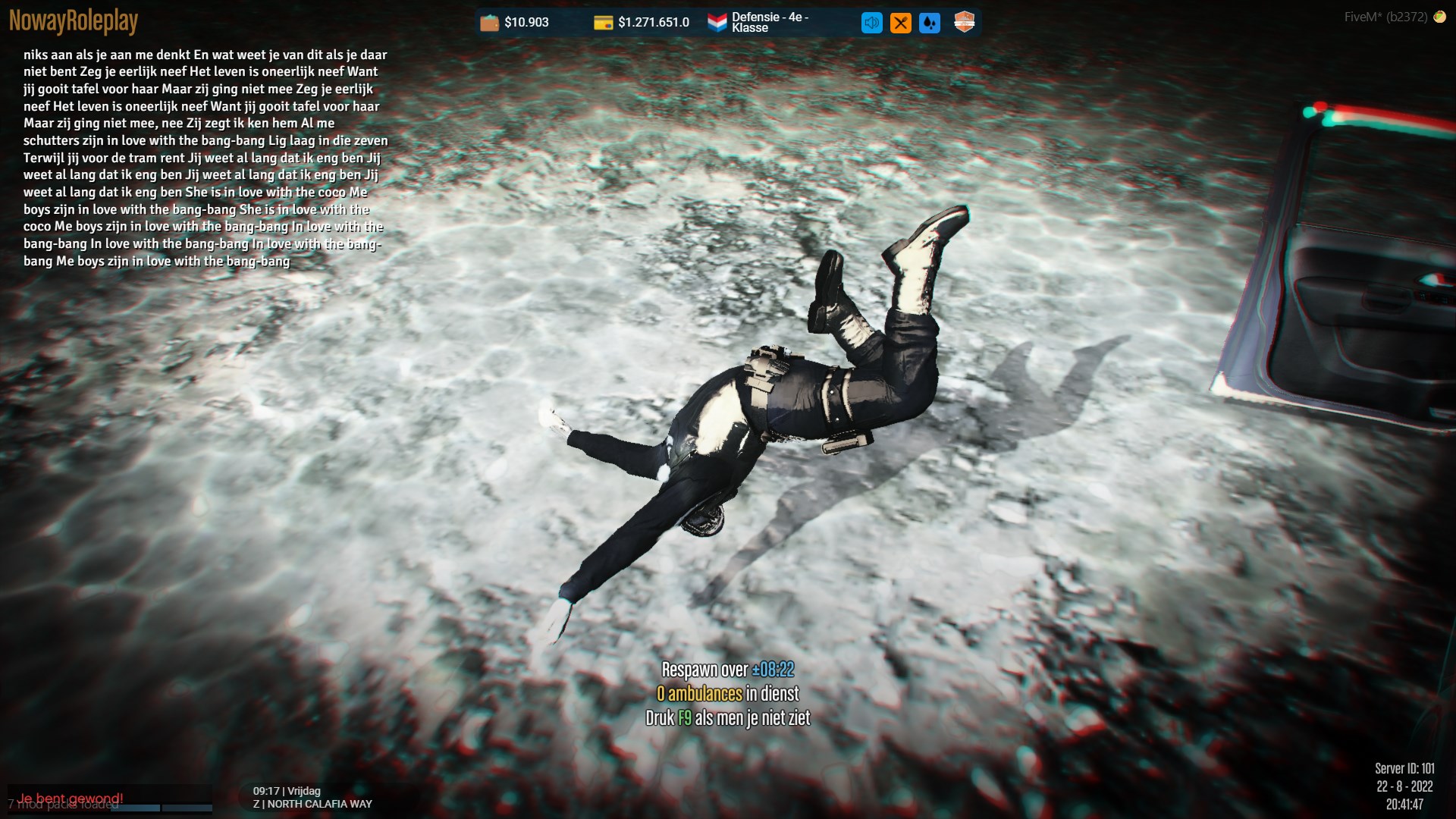Click the Defensie job flag icon
This screenshot has width=1456, height=819.
(x=717, y=23)
